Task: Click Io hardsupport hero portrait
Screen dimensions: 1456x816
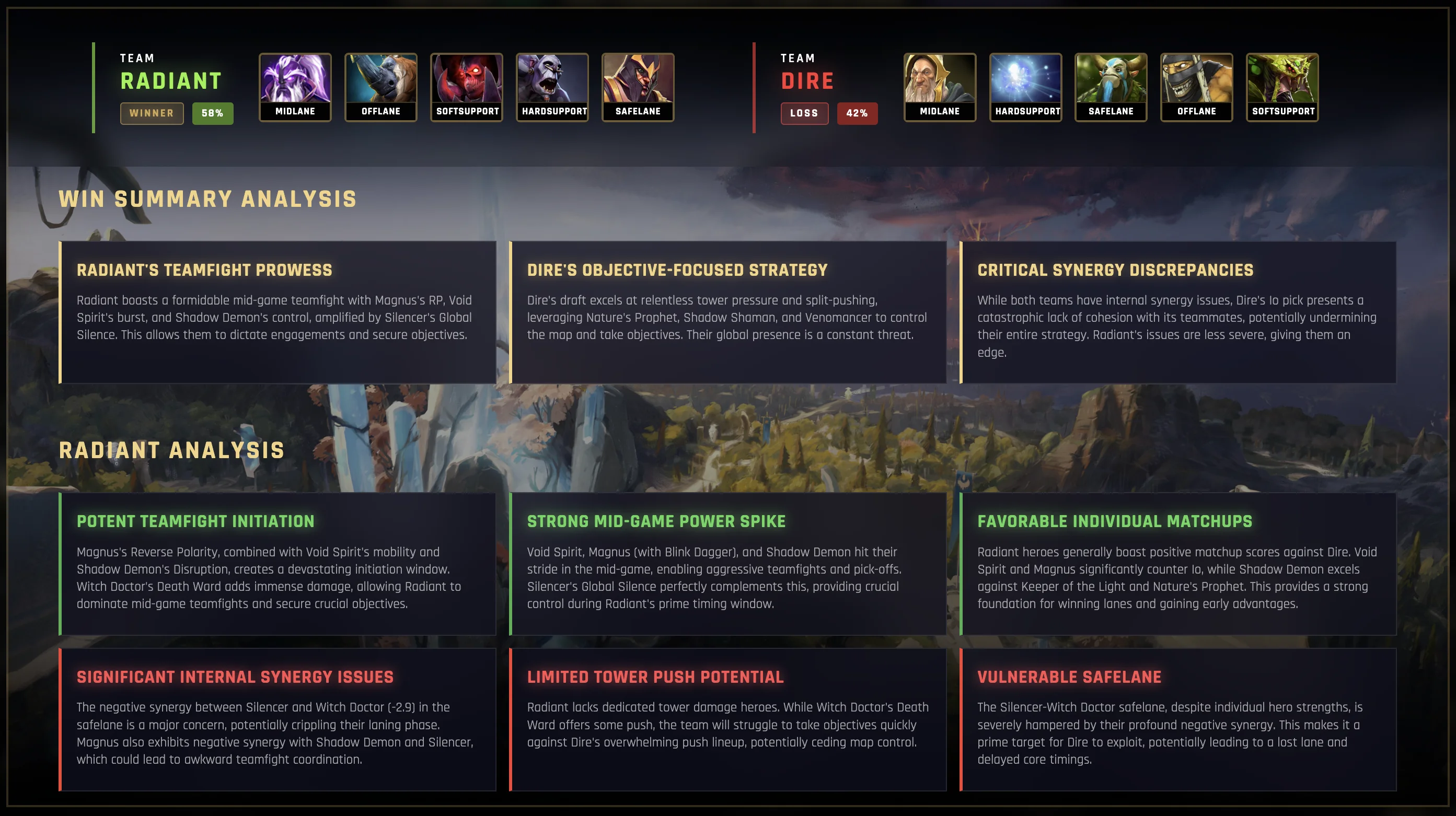Action: coord(1025,87)
